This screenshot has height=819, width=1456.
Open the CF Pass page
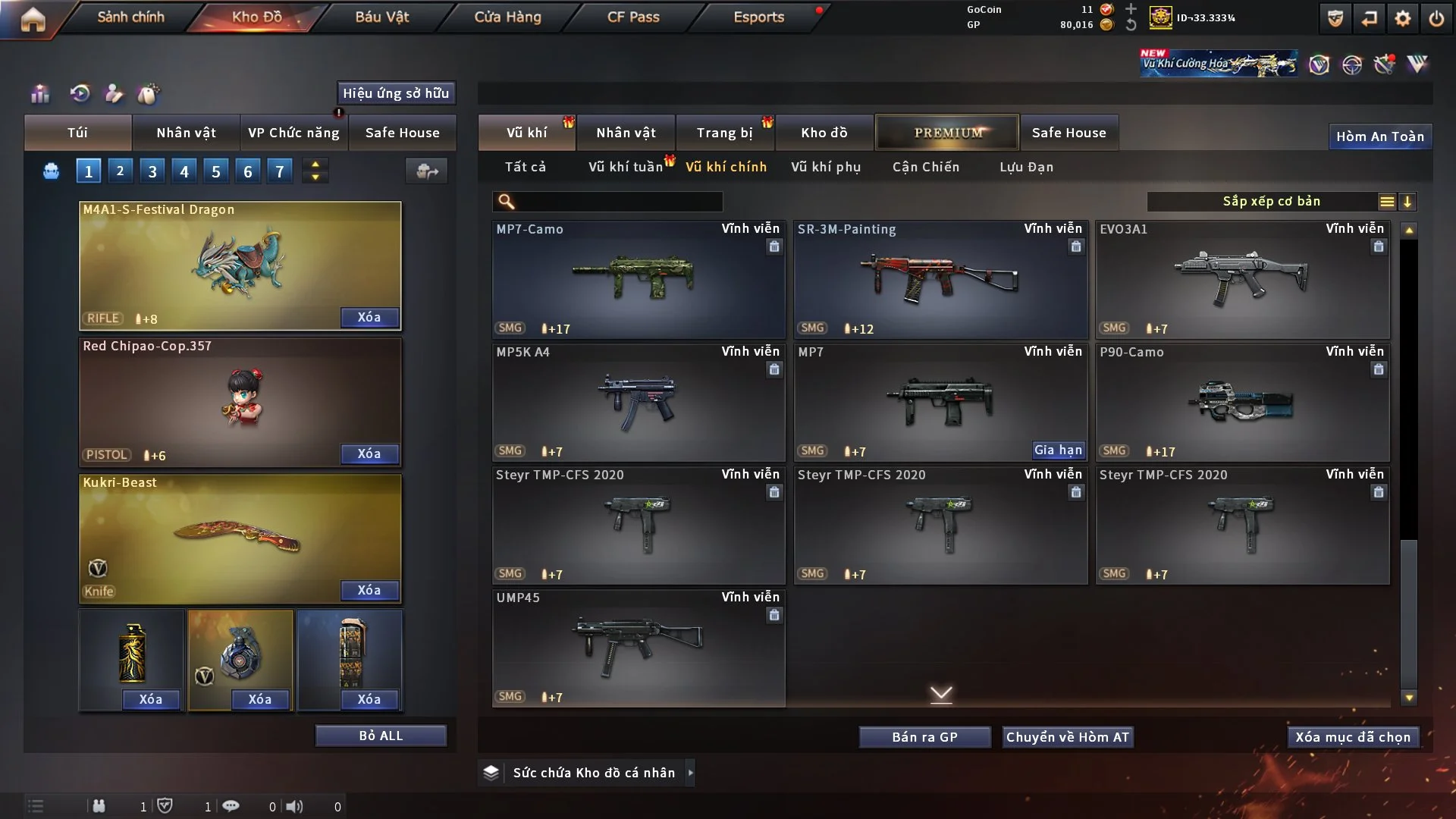(633, 17)
